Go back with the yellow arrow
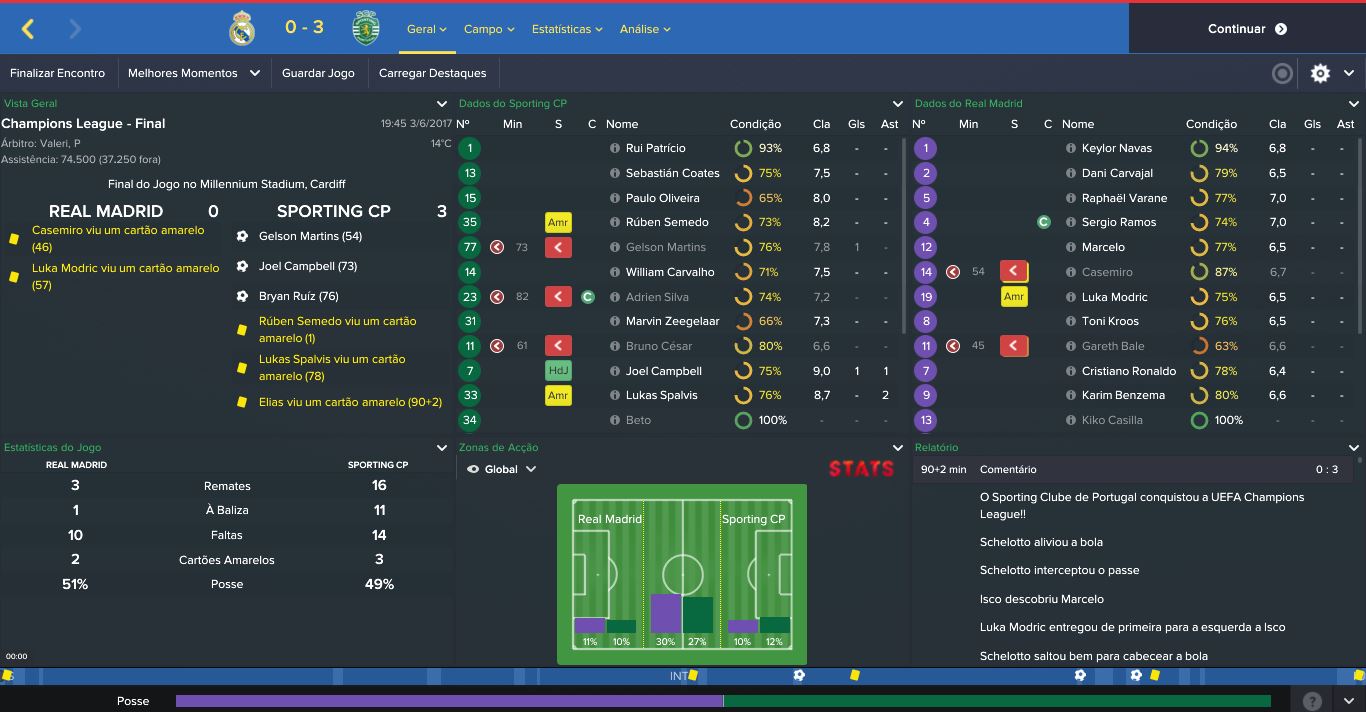This screenshot has height=712, width=1366. point(28,29)
